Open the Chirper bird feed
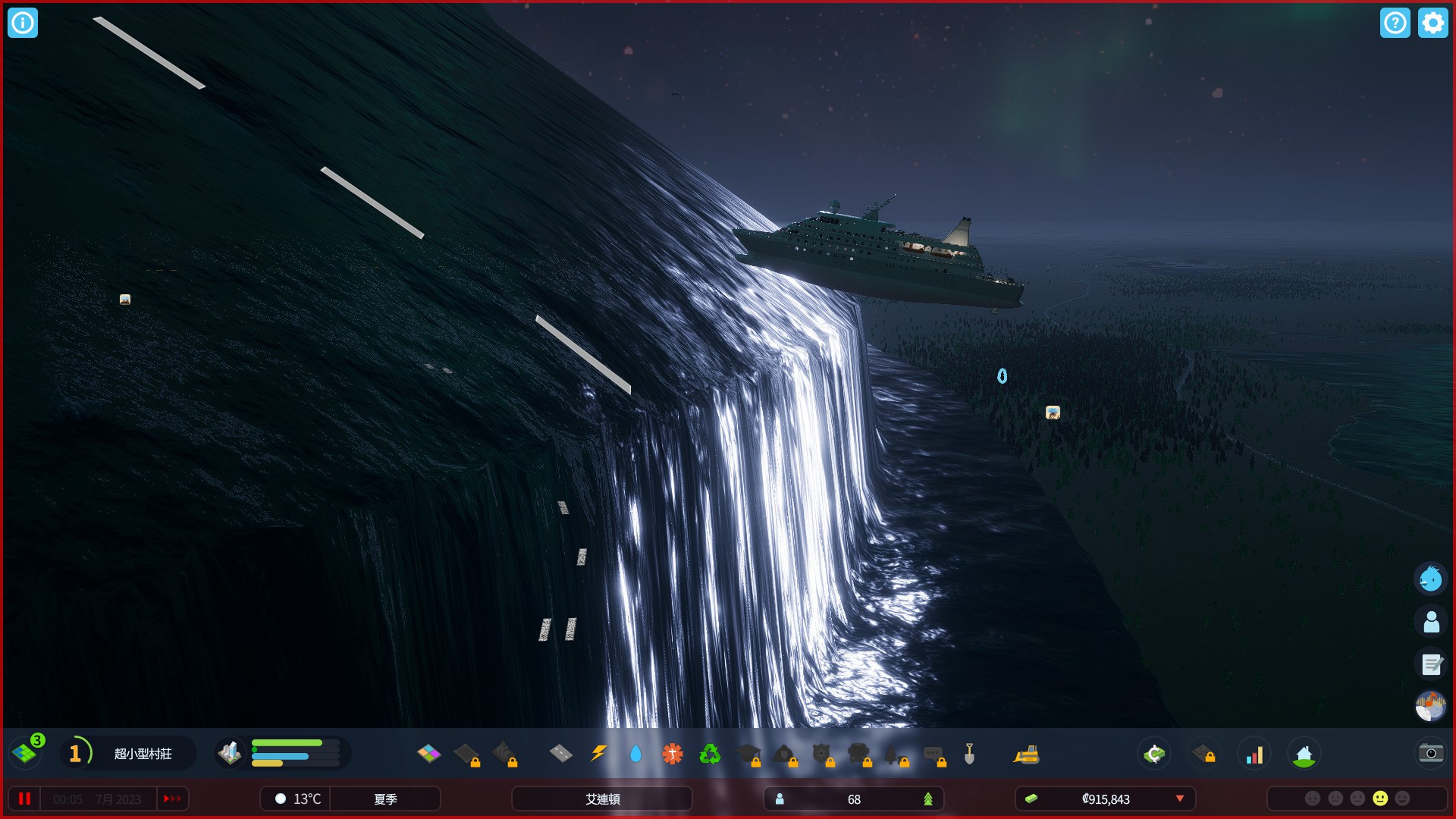 pos(1430,579)
